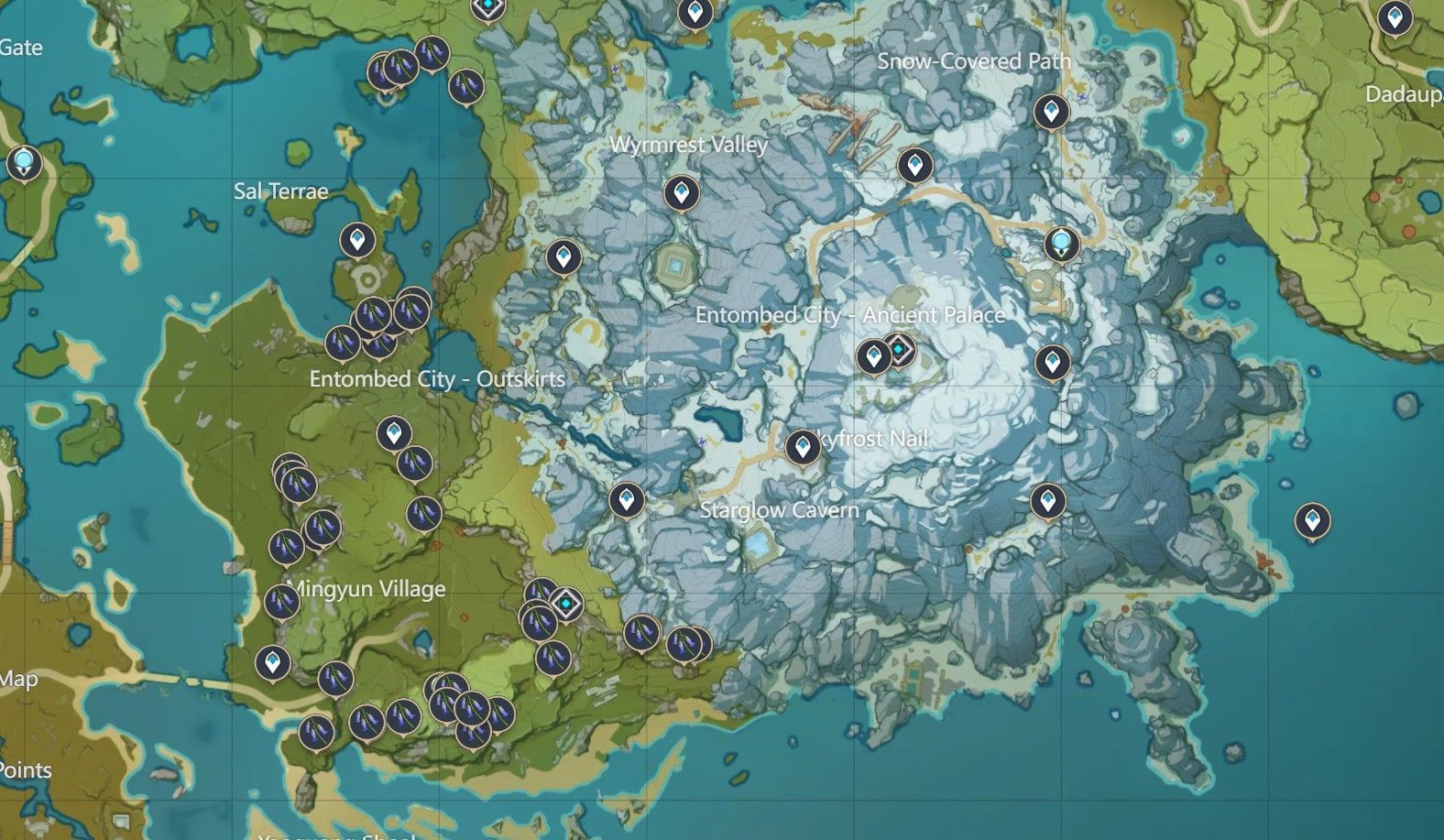
Task: Open the waypoint marker near Entombed City Outskirts
Action: (x=394, y=431)
